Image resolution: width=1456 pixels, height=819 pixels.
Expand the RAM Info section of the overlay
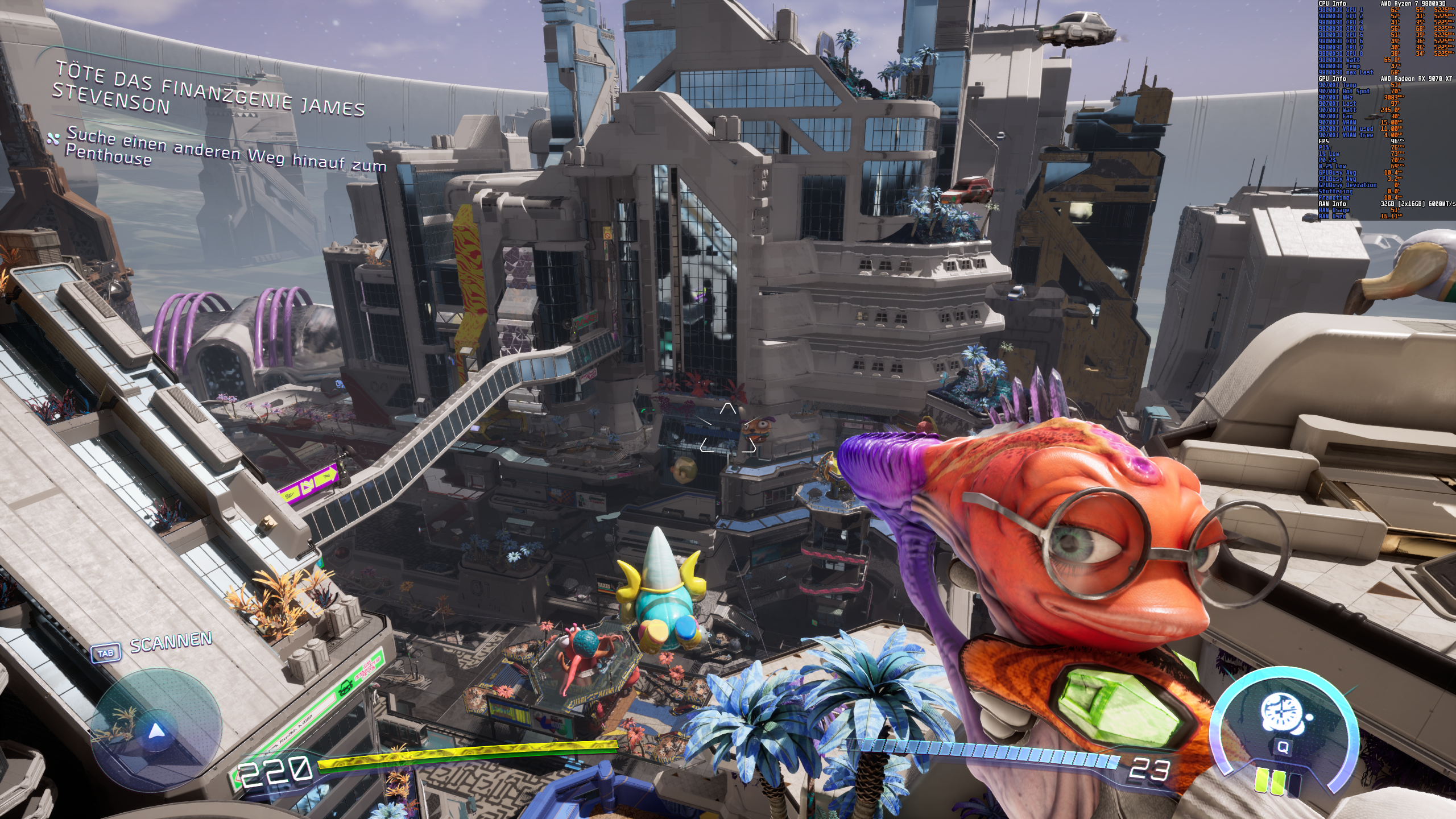point(1332,204)
